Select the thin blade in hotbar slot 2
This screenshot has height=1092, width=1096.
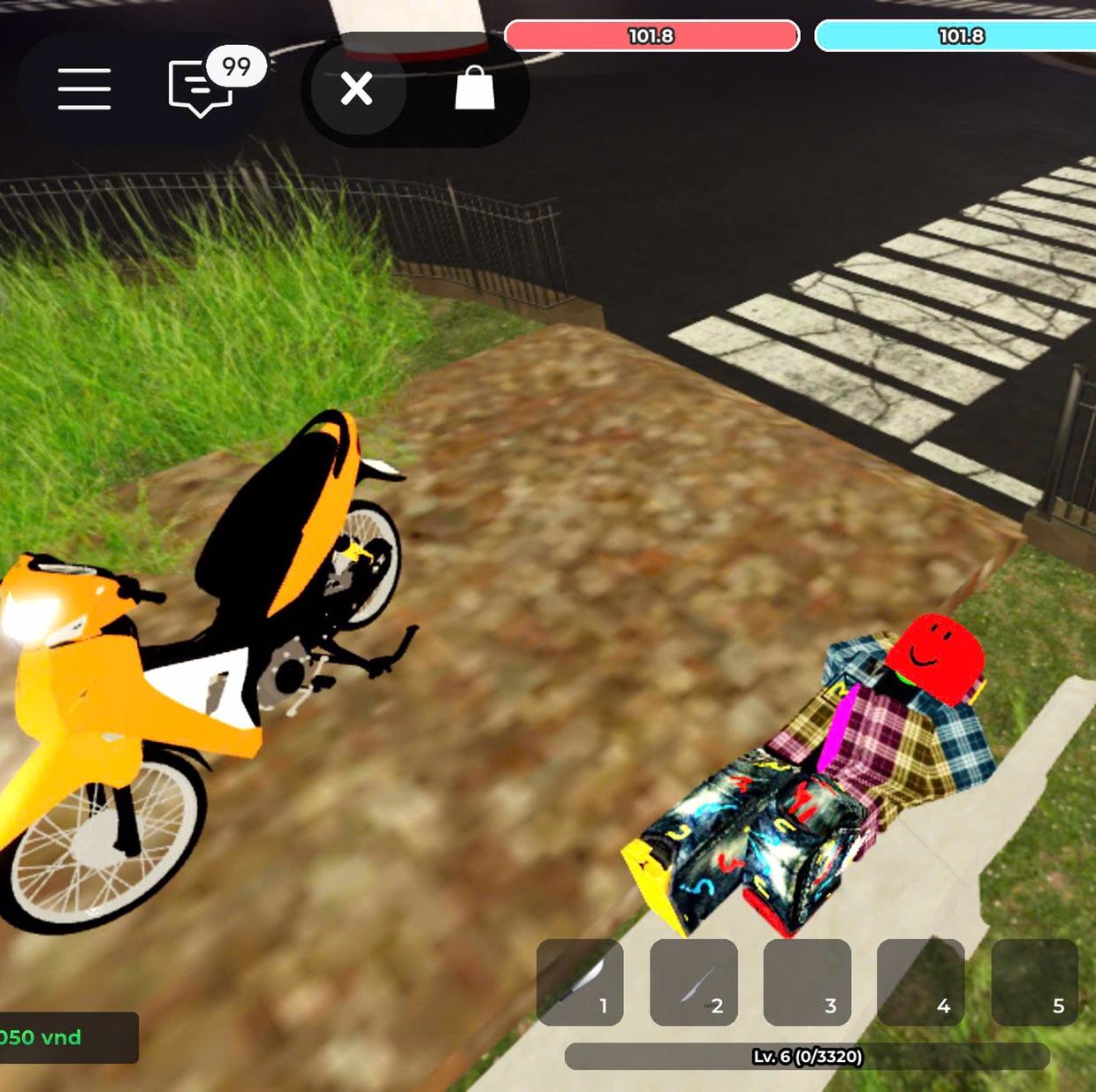coord(694,982)
